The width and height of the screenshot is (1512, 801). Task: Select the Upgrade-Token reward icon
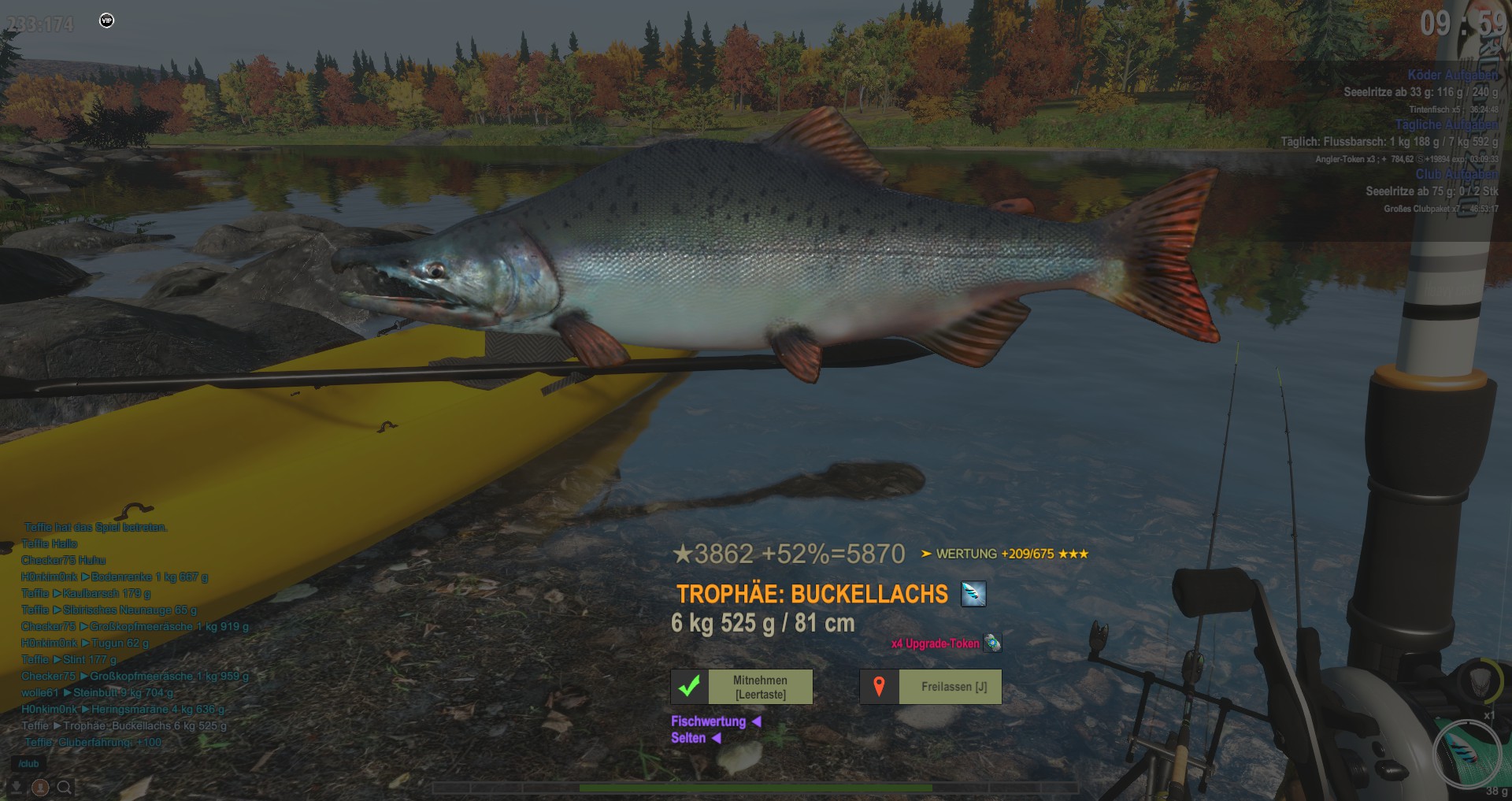992,643
